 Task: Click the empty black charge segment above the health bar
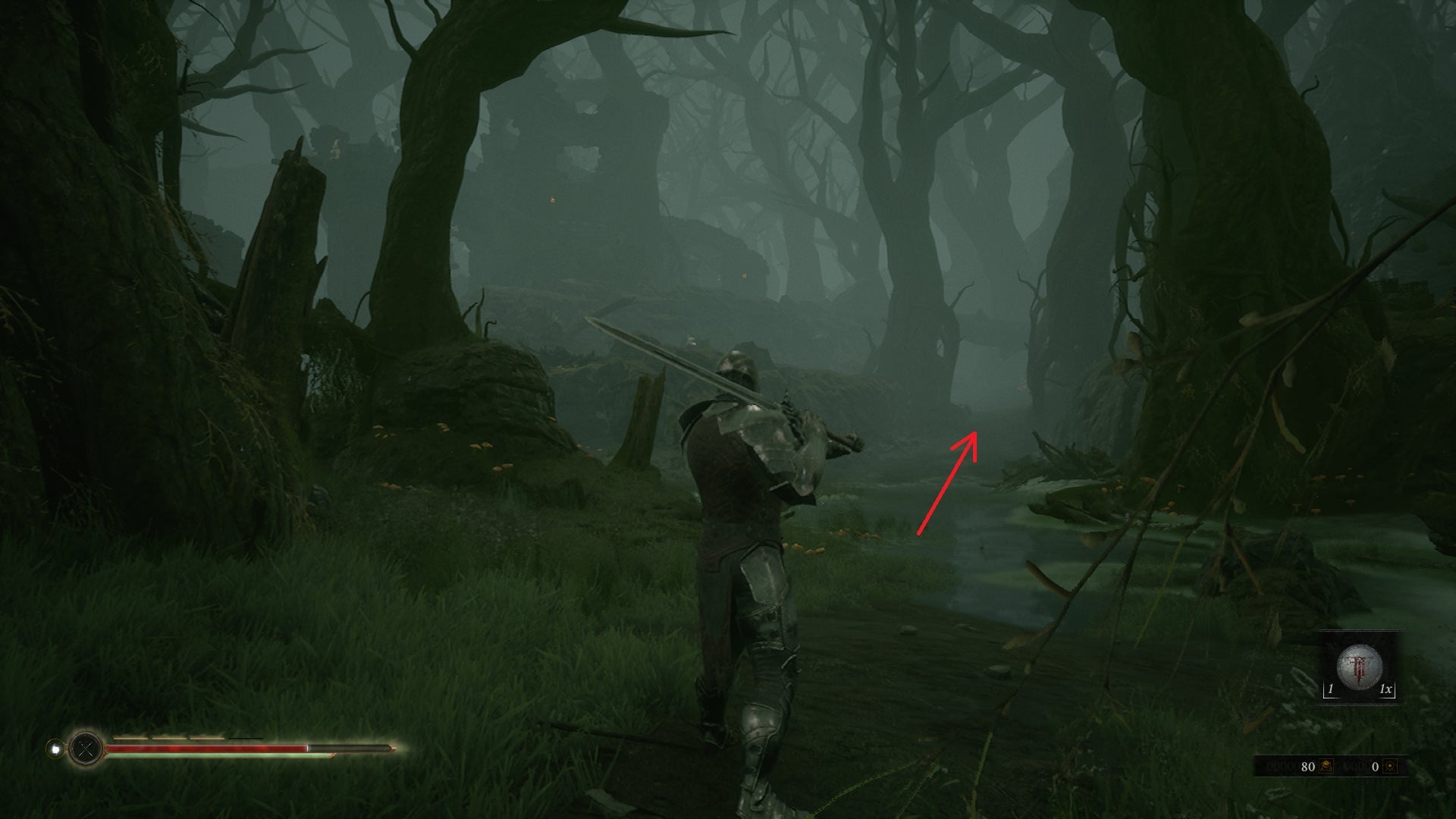pos(245,738)
